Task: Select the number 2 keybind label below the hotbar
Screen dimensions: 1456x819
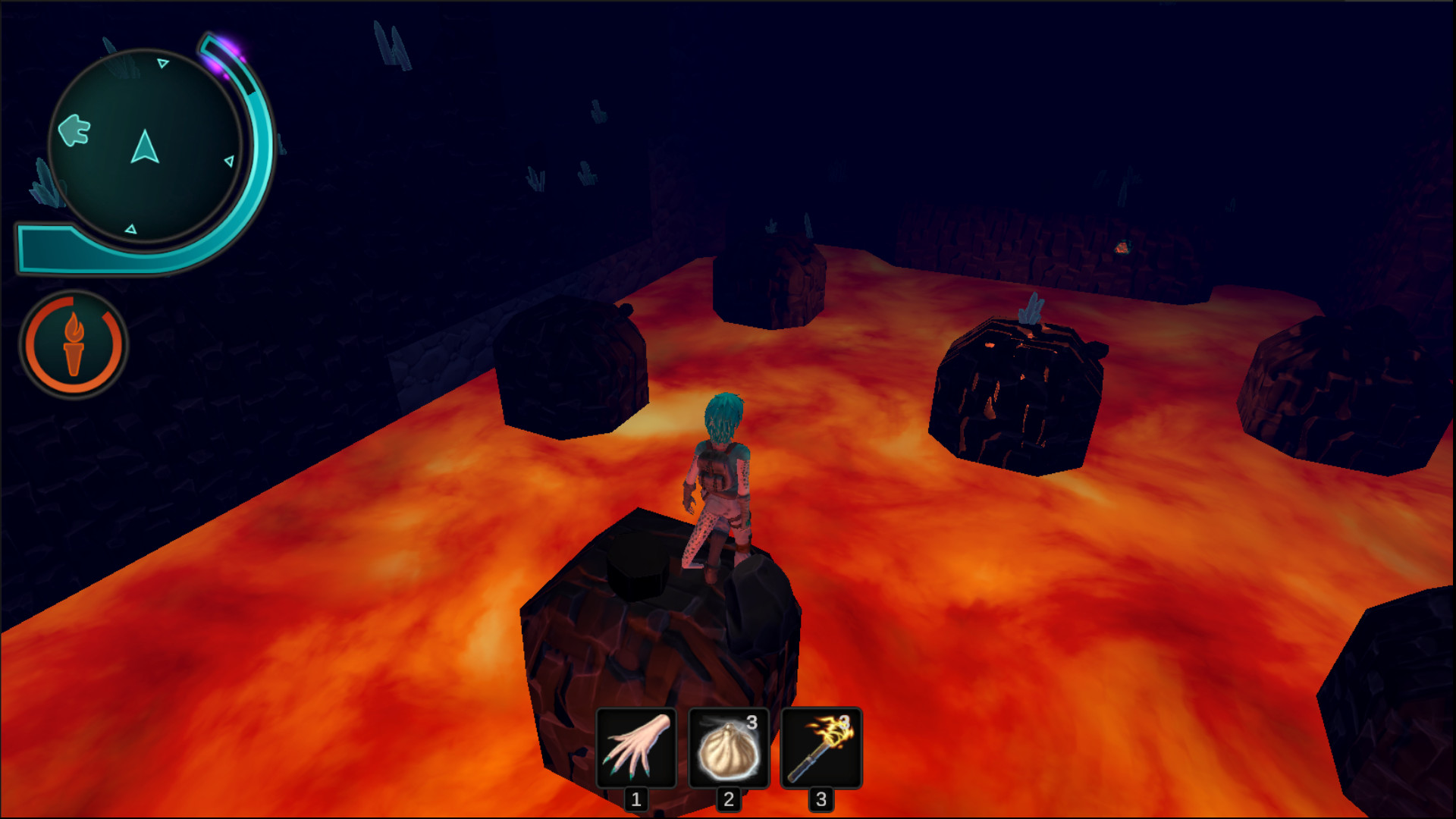Action: point(728,798)
